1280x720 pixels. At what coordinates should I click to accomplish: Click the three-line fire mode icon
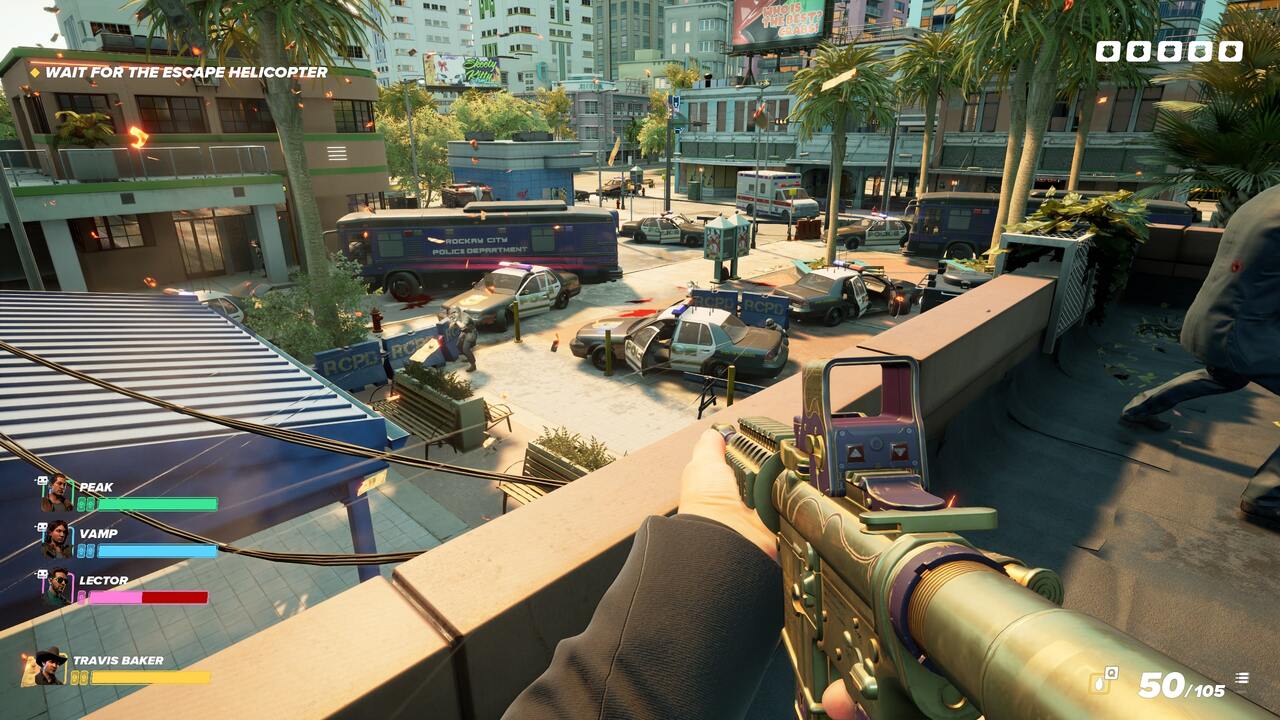[x=1242, y=678]
